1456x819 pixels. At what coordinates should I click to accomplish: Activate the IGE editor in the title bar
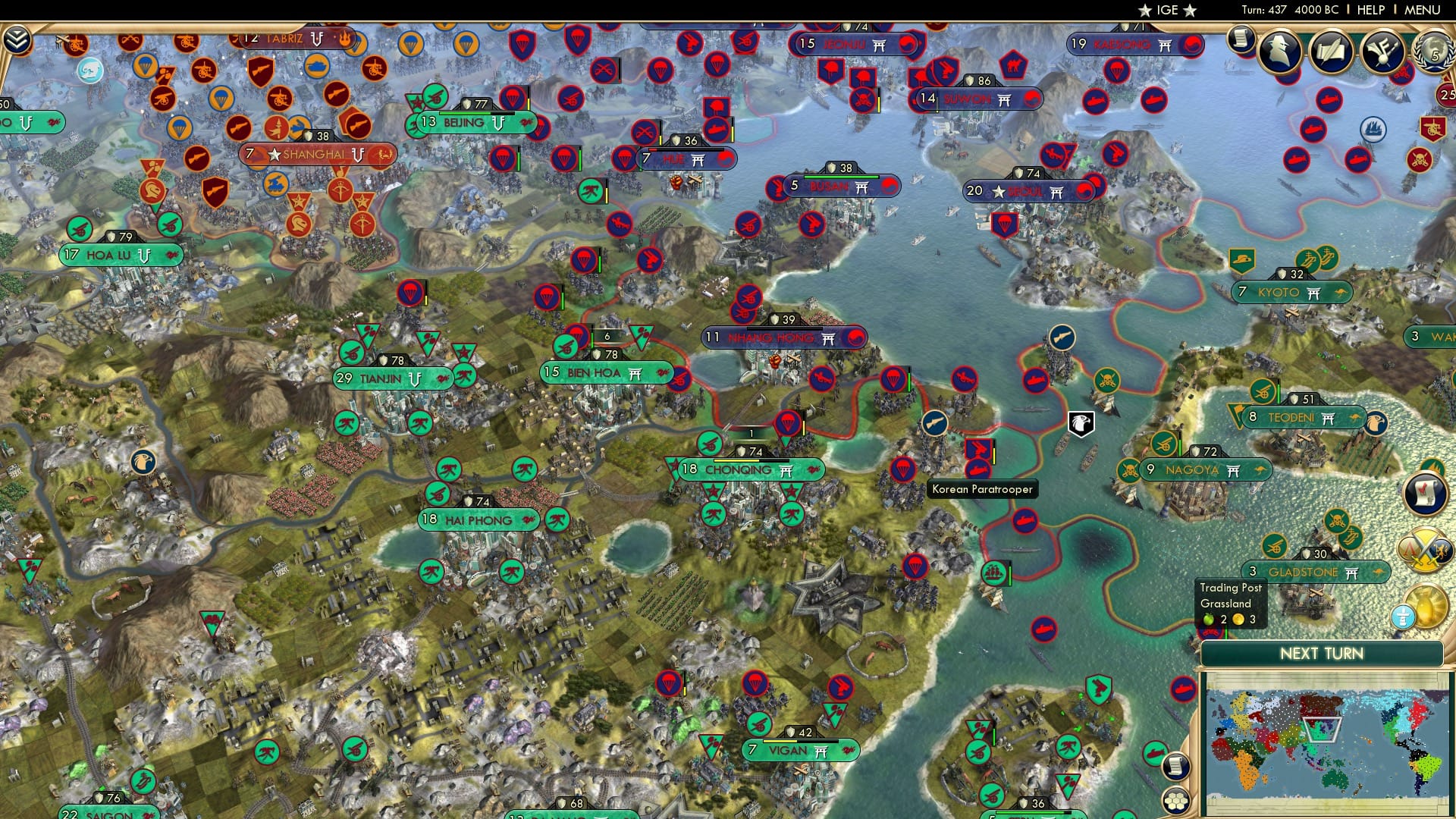1167,11
